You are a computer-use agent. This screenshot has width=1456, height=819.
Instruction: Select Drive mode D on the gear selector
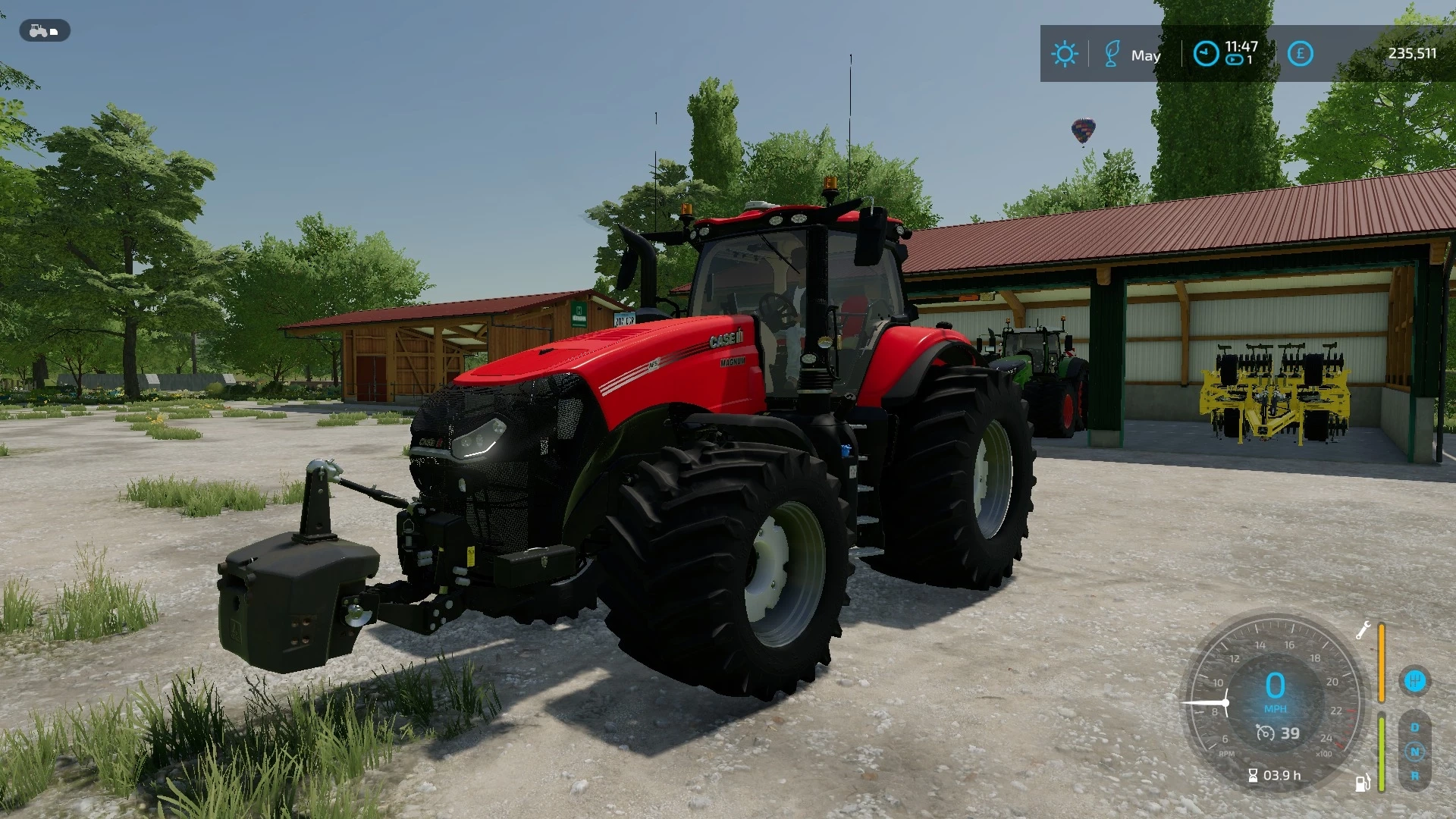(1415, 726)
